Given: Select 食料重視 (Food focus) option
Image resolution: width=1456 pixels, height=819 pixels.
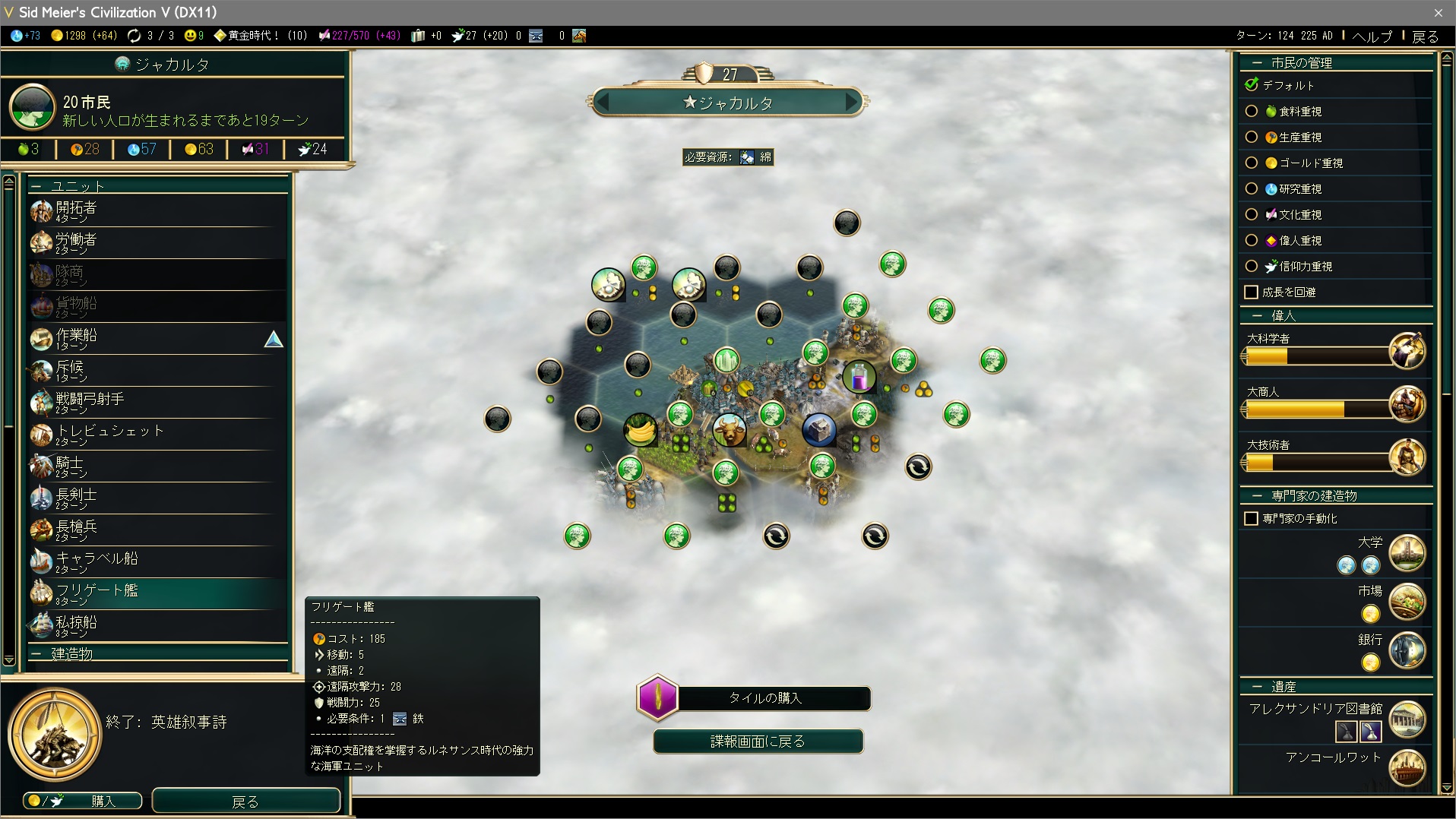Looking at the screenshot, I should tap(1252, 112).
